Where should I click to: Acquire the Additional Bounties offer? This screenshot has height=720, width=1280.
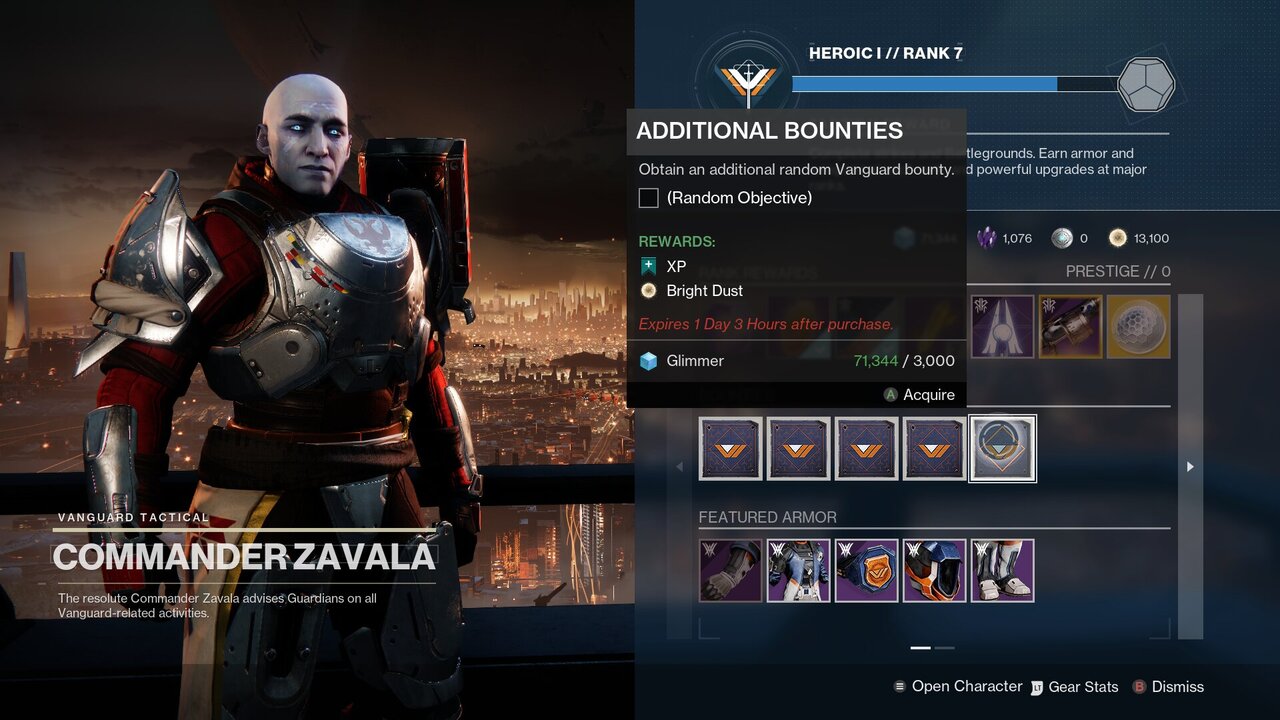click(x=919, y=395)
